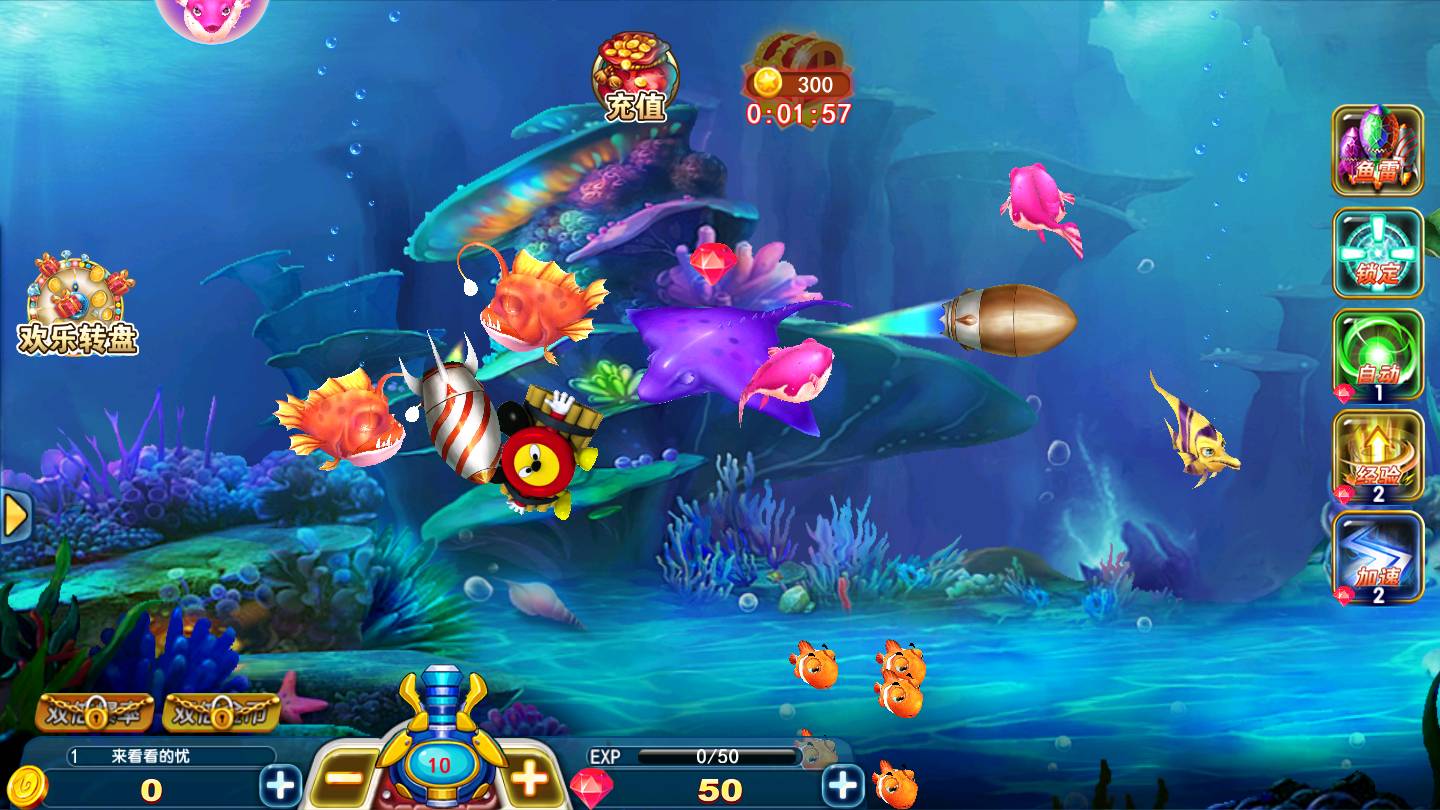This screenshot has height=810, width=1440.
Task: Use the 鱼雷 torpedo skill
Action: click(x=1377, y=151)
